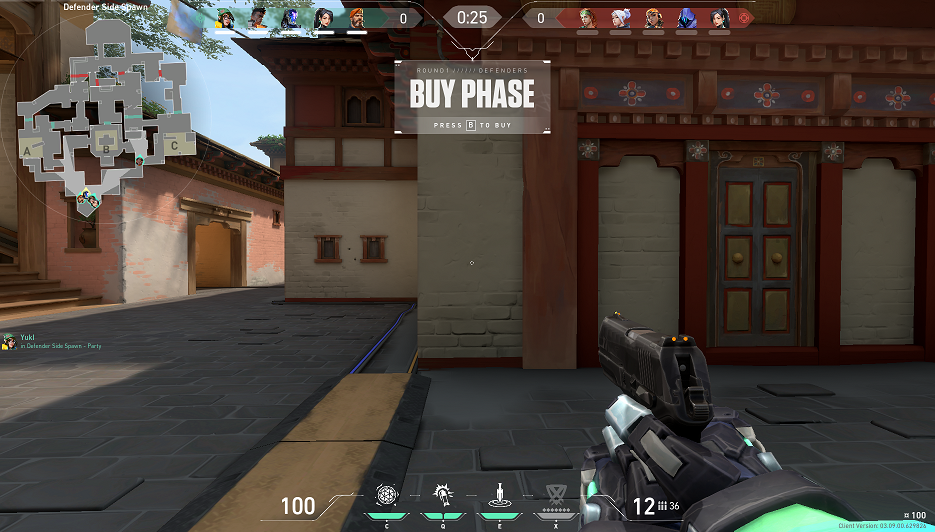Click the Killjoy portrait in the ally team bar
This screenshot has height=532, width=935.
coord(225,18)
